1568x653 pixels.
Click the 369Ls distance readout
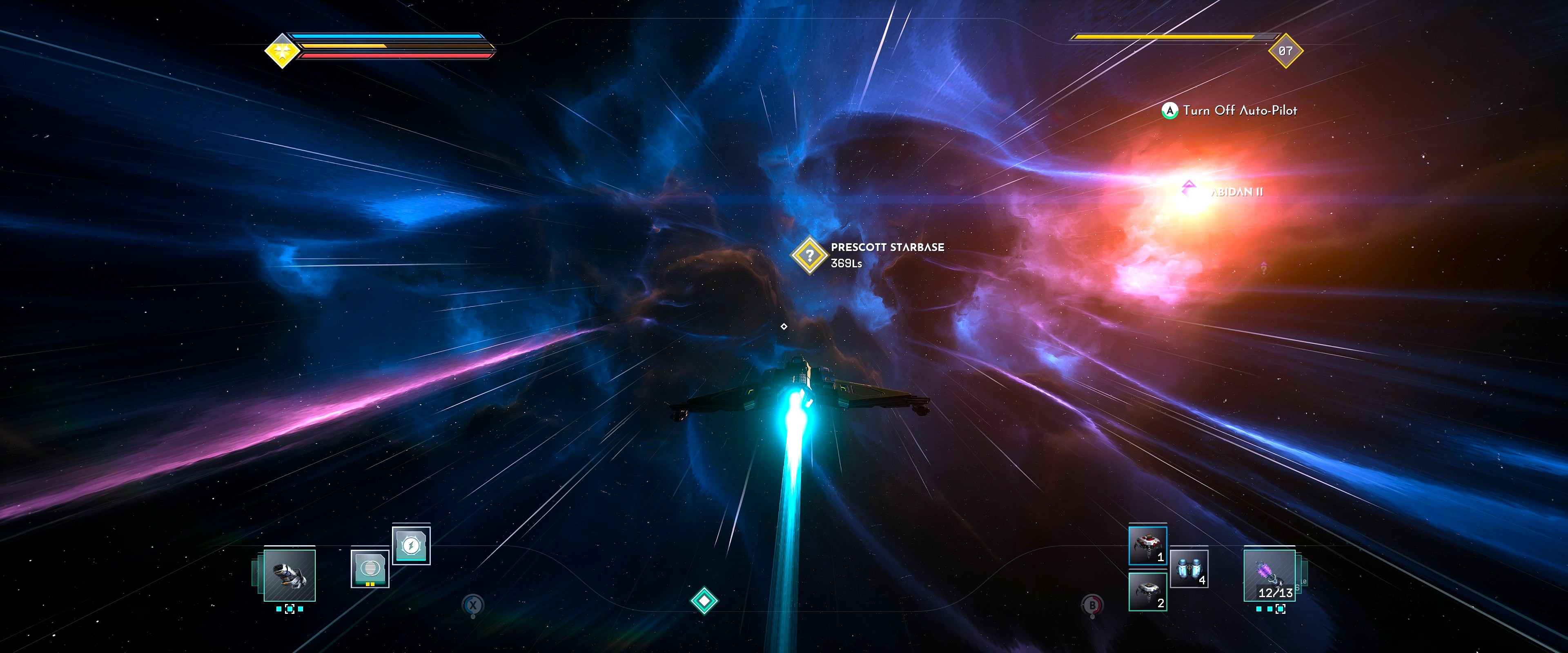pos(847,264)
